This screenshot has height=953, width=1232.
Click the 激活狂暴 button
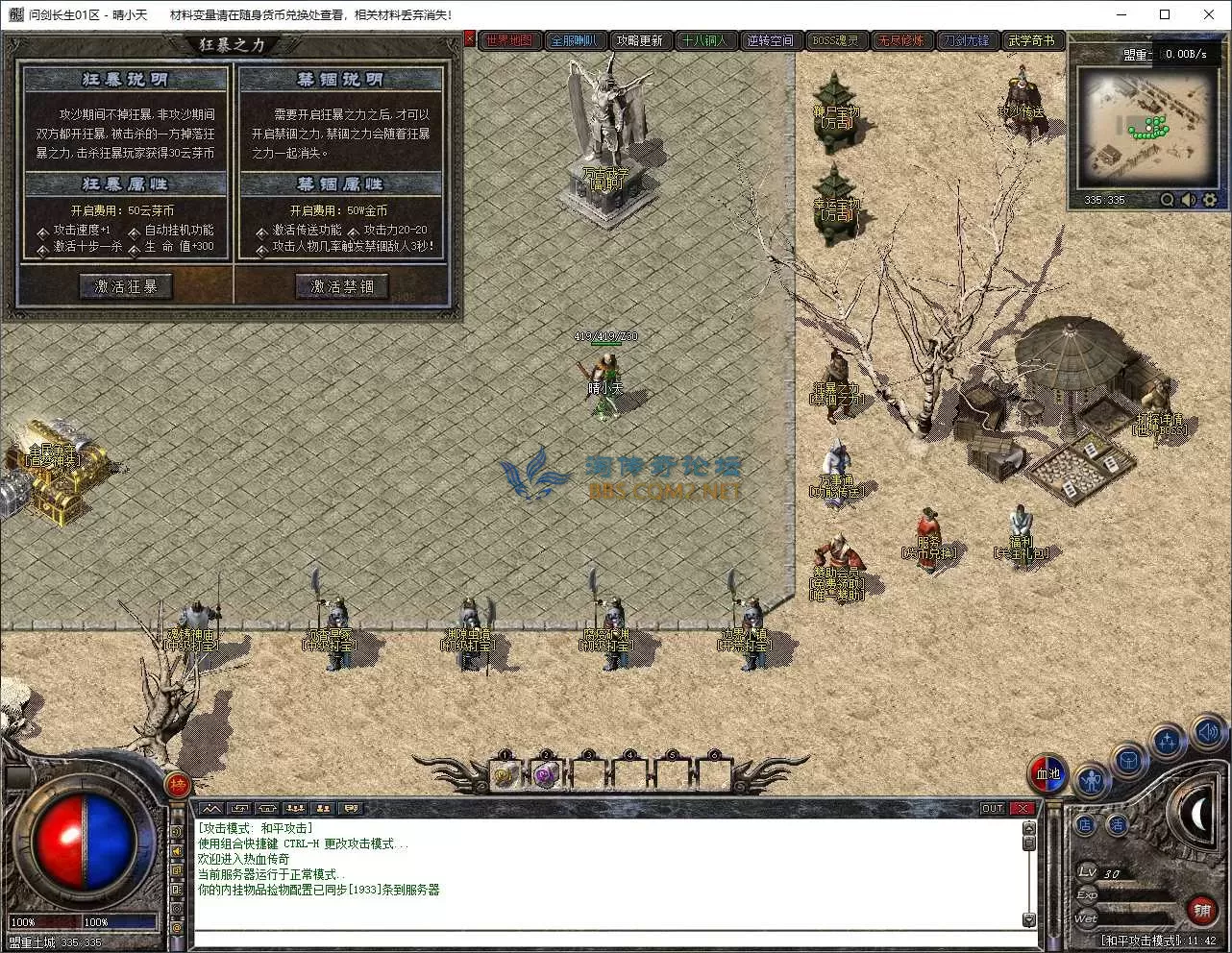pyautogui.click(x=125, y=285)
